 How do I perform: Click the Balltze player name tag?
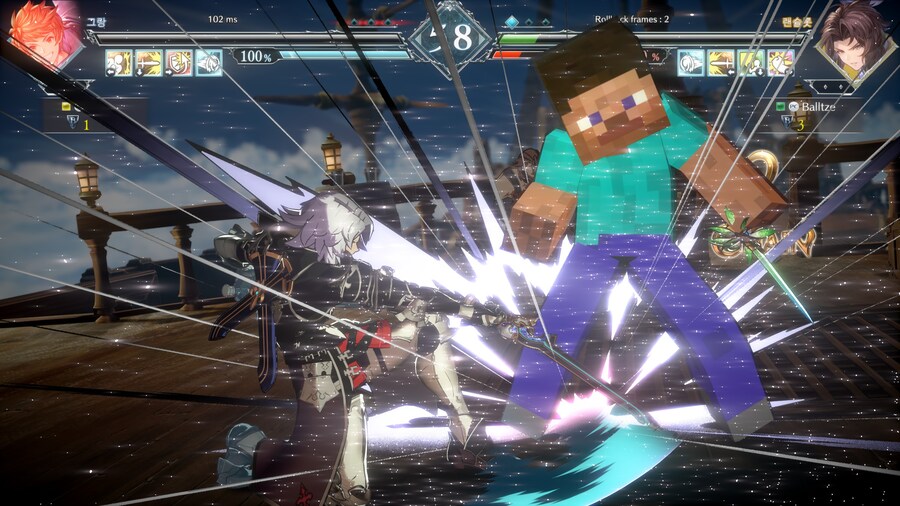click(x=820, y=105)
